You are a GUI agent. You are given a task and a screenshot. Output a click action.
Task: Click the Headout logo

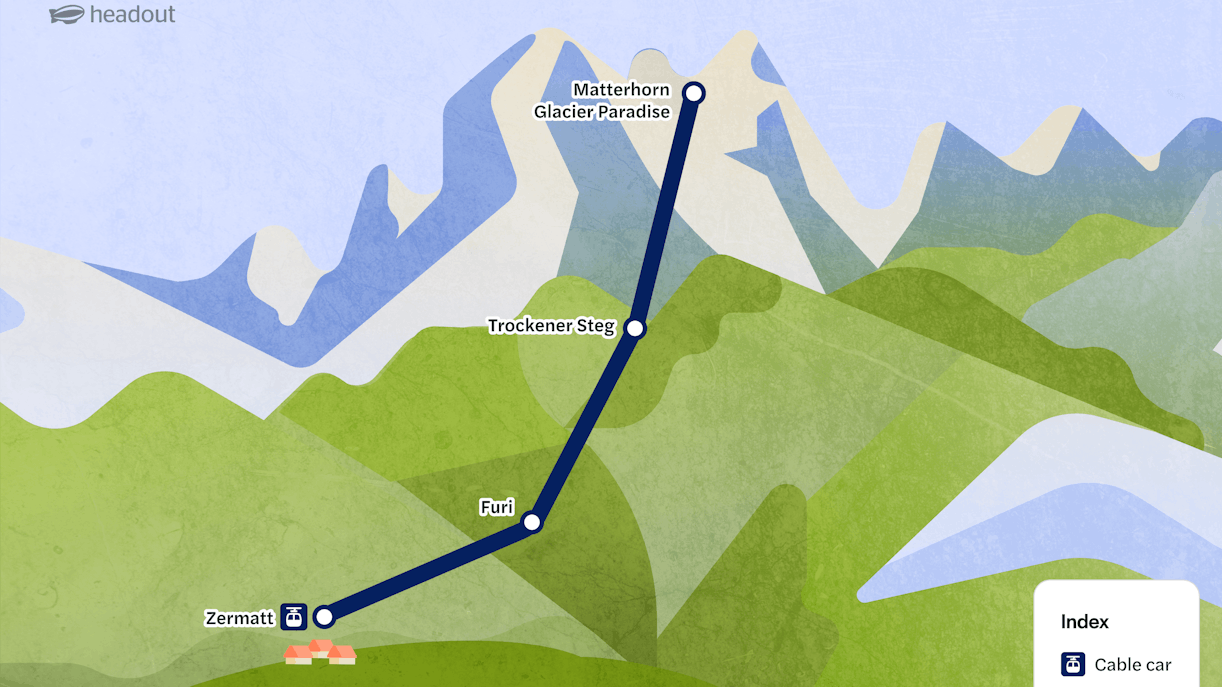pyautogui.click(x=112, y=15)
